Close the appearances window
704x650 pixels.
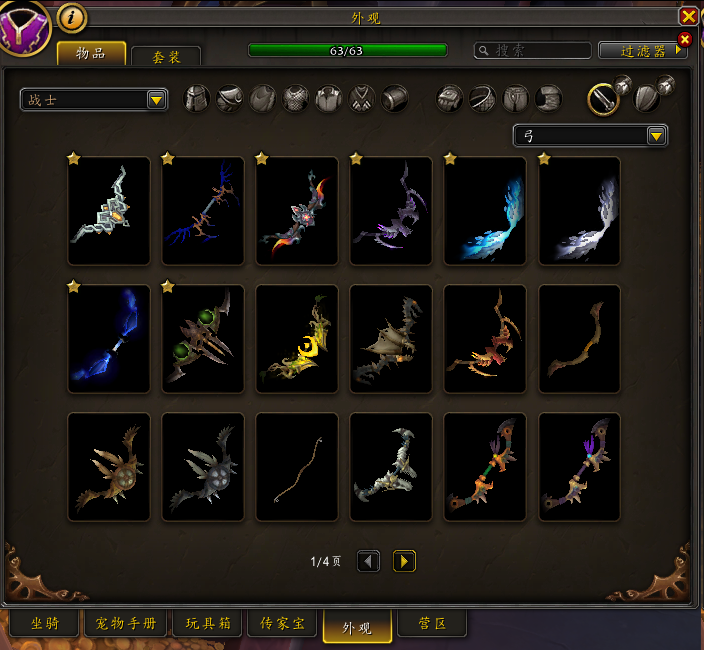click(x=688, y=16)
